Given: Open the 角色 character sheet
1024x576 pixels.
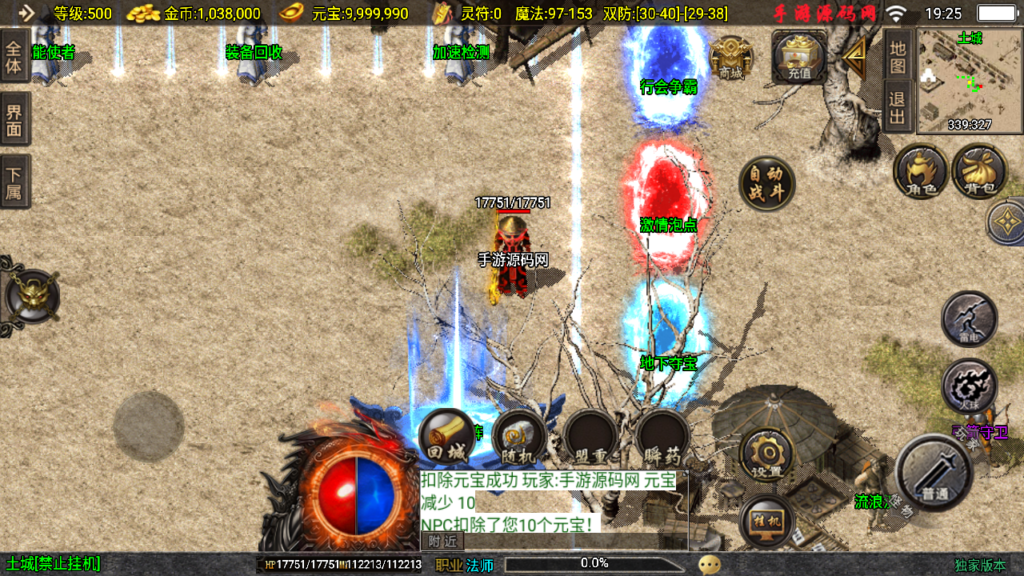Looking at the screenshot, I should [x=920, y=171].
